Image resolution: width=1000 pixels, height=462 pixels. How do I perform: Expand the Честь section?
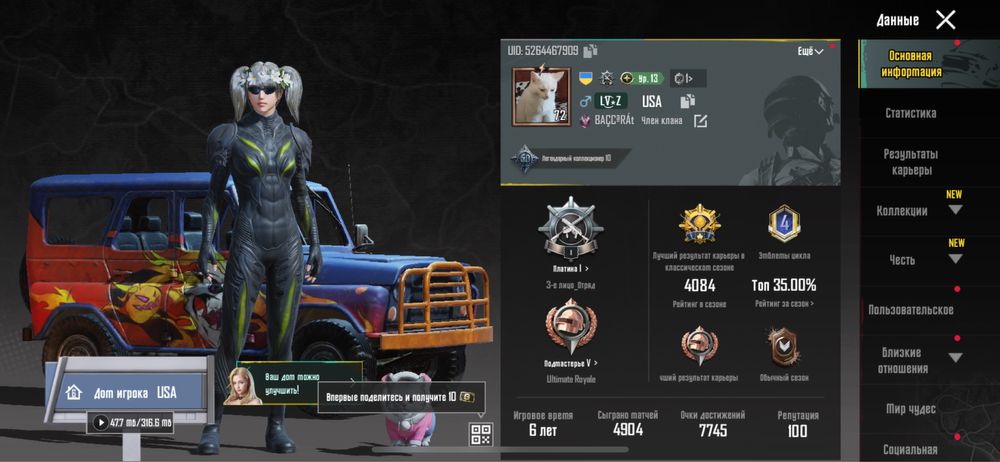955,259
